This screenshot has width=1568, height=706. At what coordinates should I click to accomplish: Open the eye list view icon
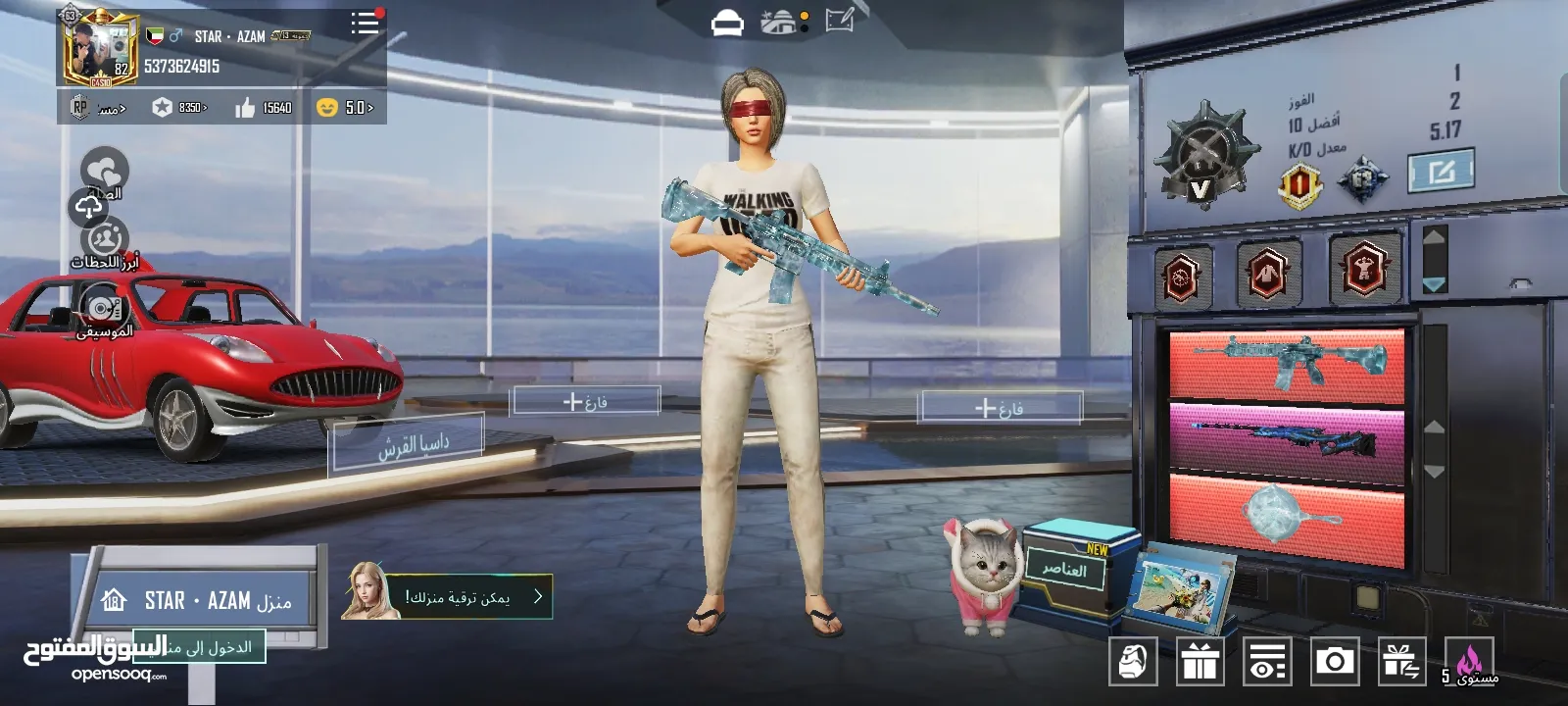tap(1266, 662)
